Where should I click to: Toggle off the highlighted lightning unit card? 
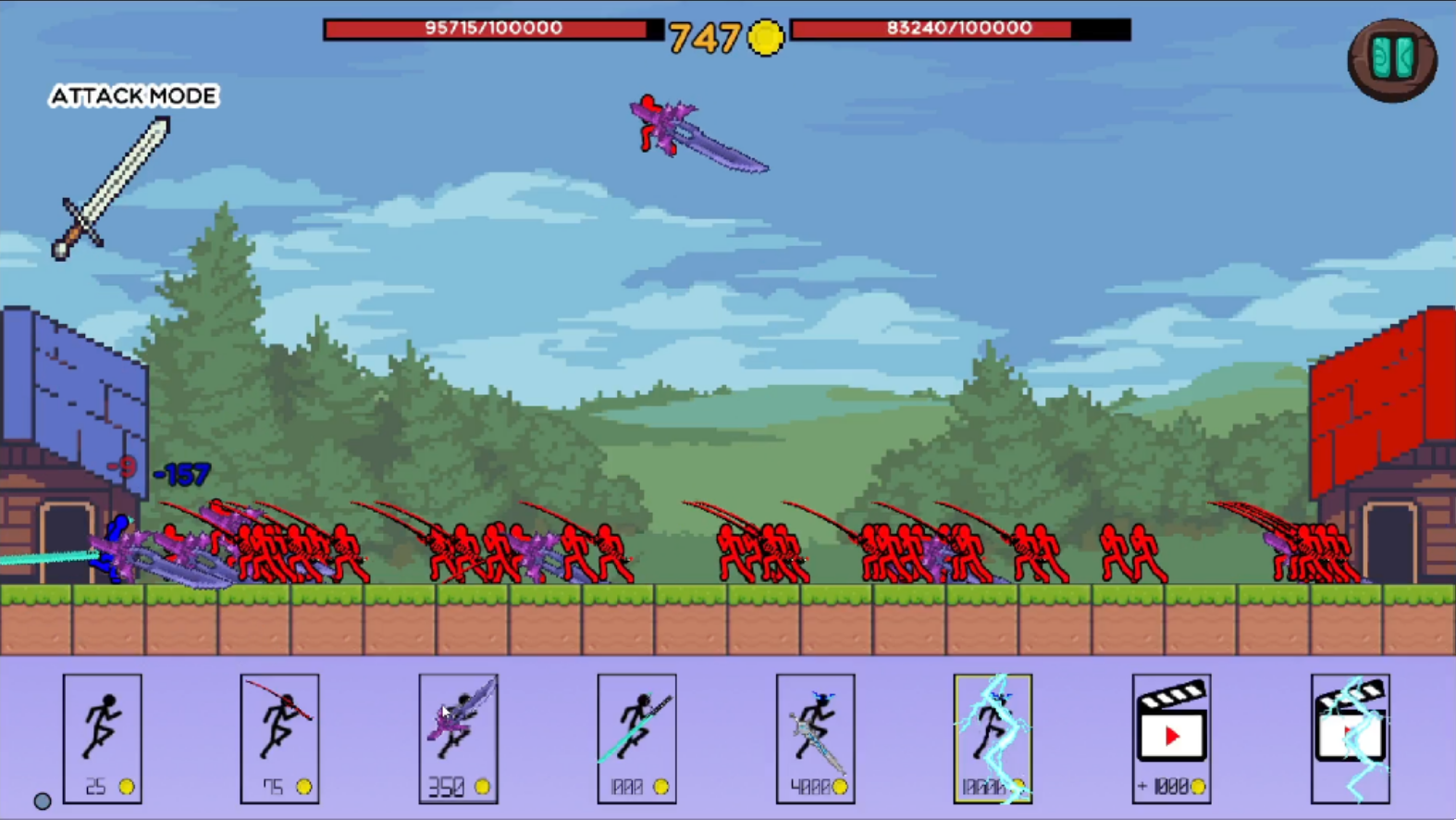point(993,736)
